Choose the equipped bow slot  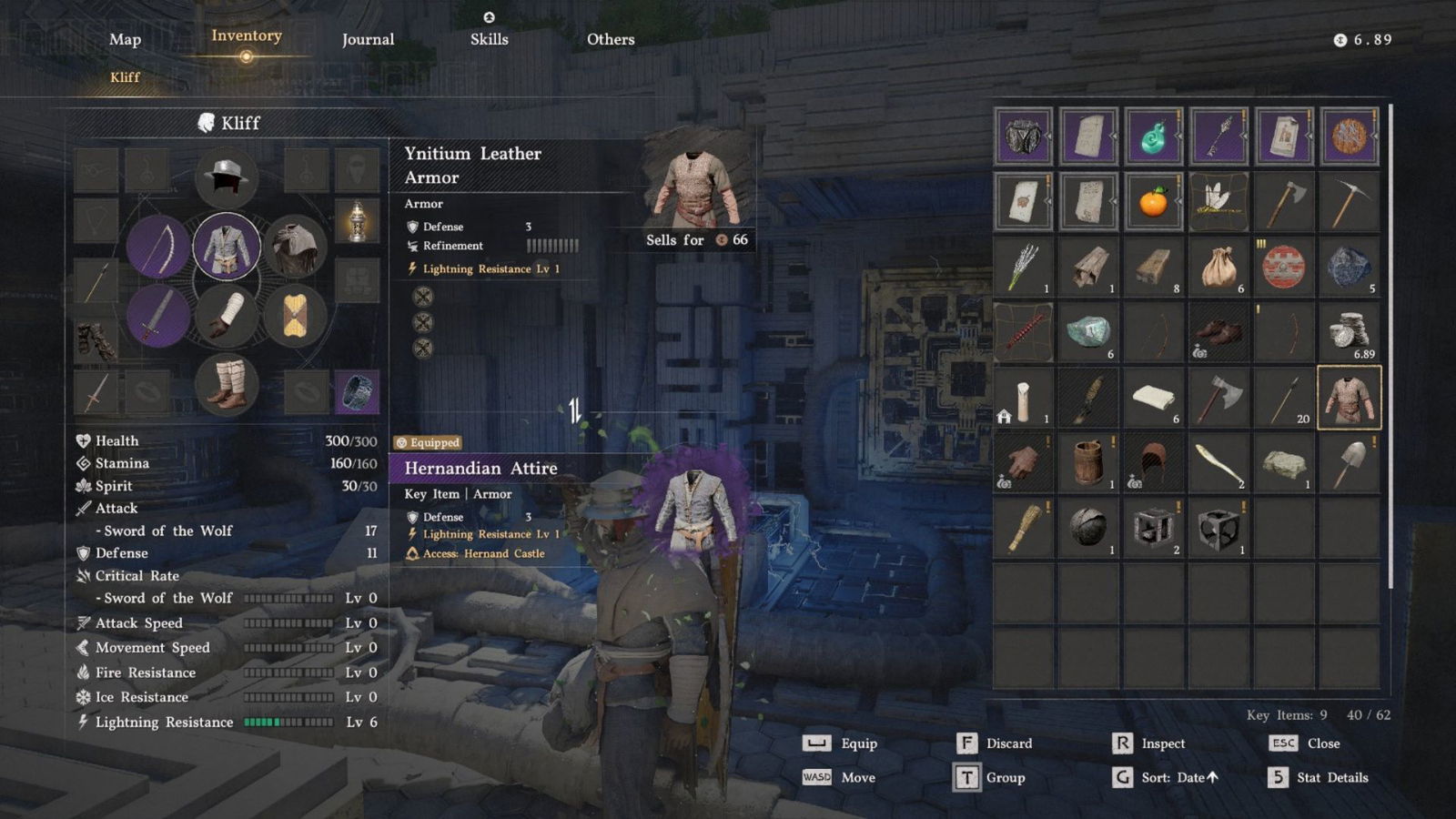158,247
